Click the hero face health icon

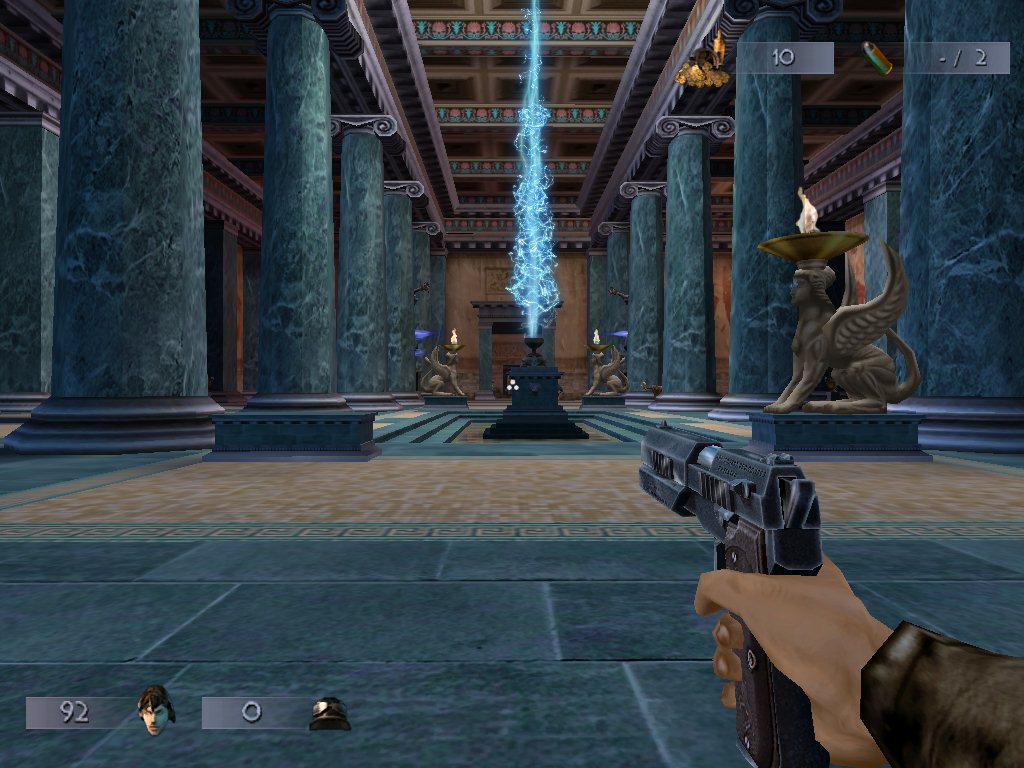tap(155, 710)
